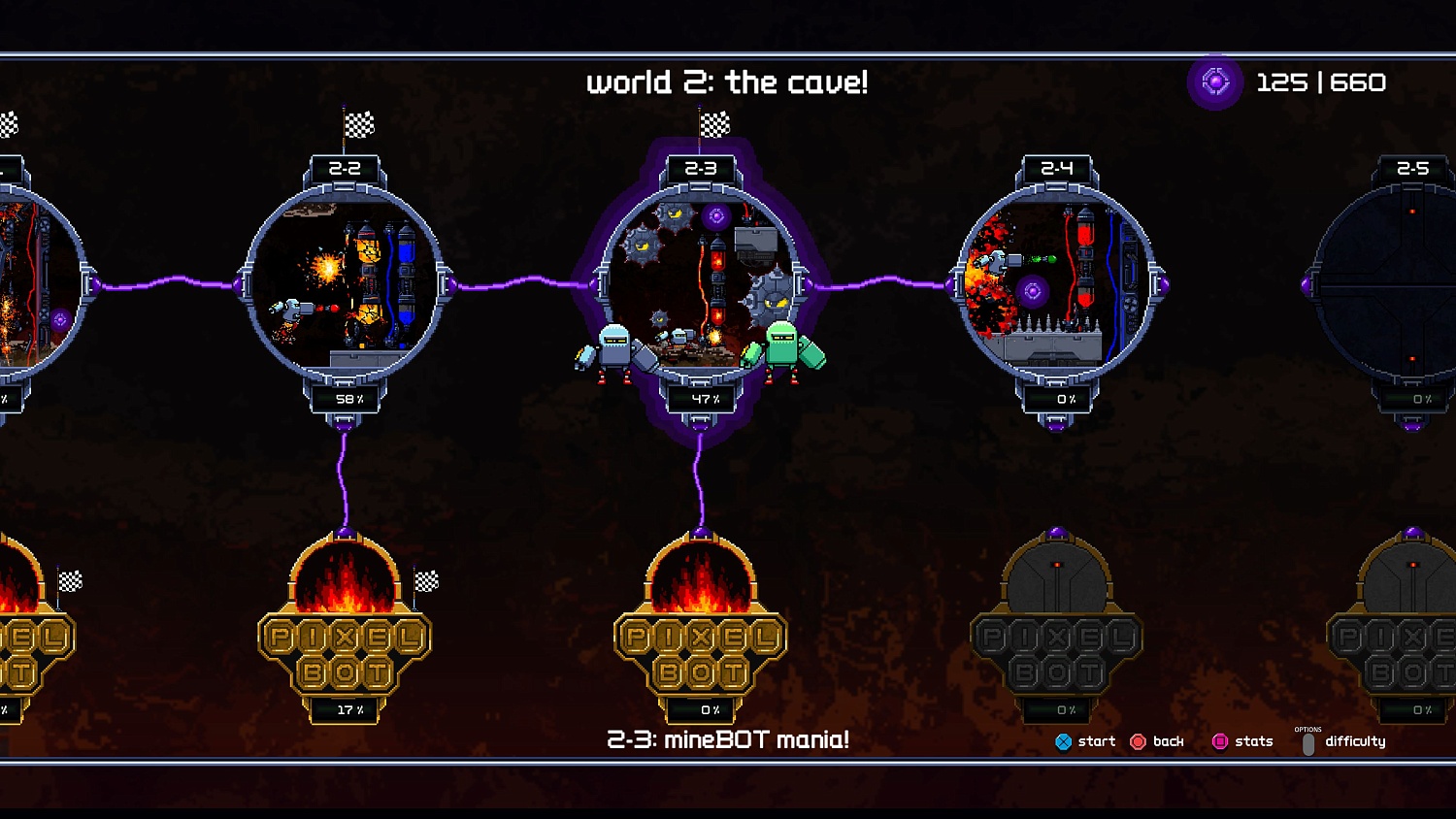The height and width of the screenshot is (819, 1456).
Task: Select level node 2-4
Action: tap(1058, 281)
